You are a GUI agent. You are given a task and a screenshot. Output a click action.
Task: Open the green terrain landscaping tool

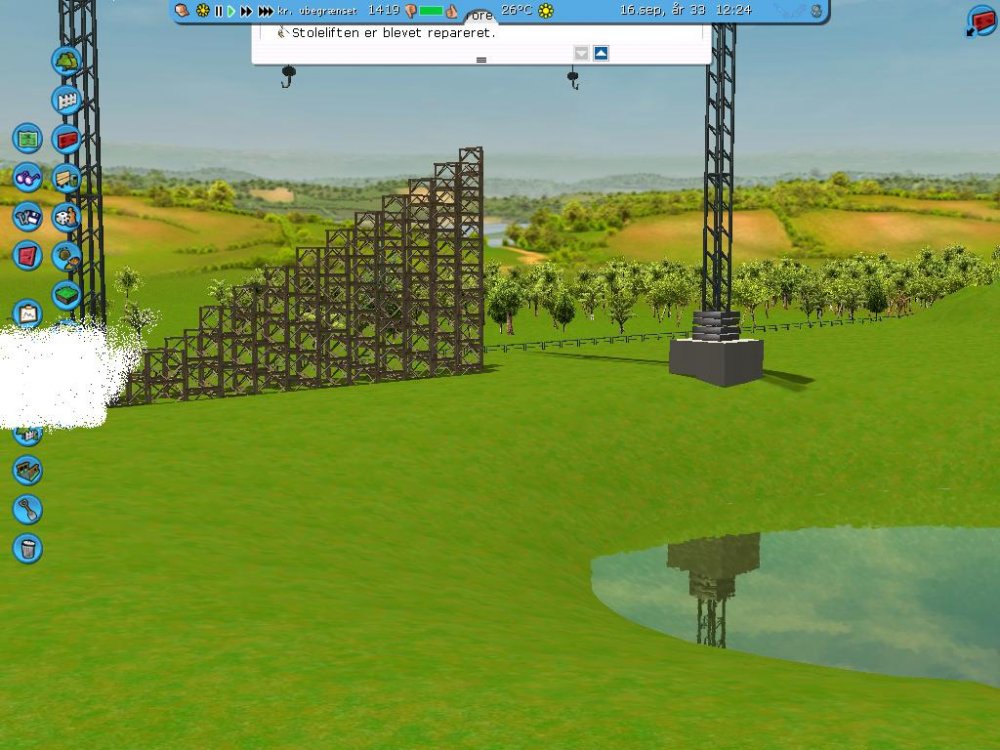67,294
